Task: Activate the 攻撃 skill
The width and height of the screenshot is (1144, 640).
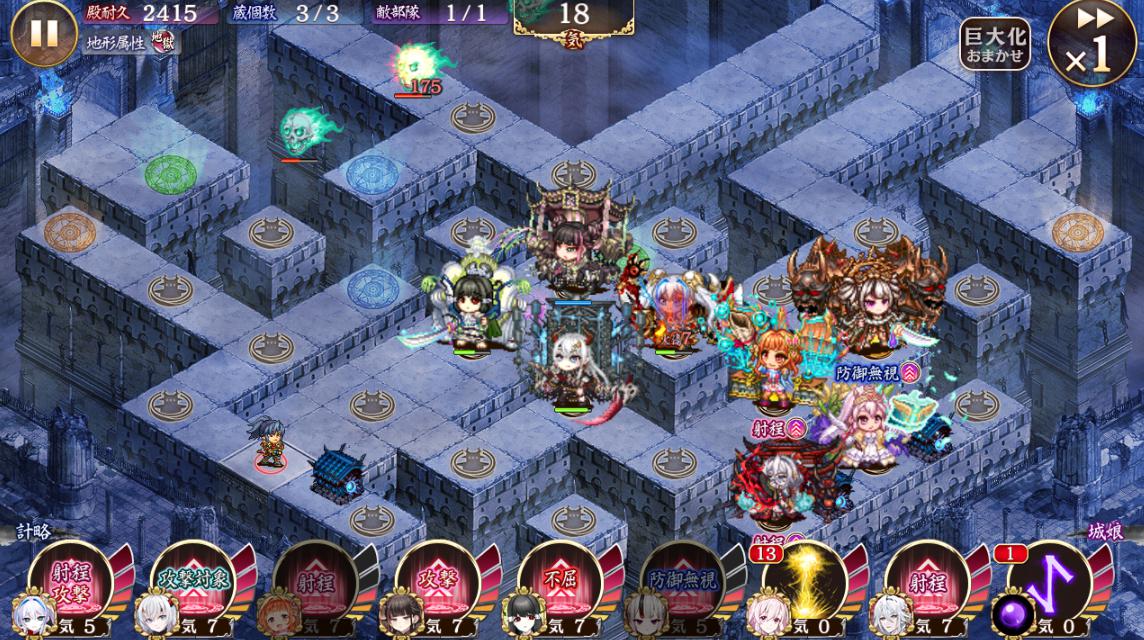Action: [x=436, y=583]
